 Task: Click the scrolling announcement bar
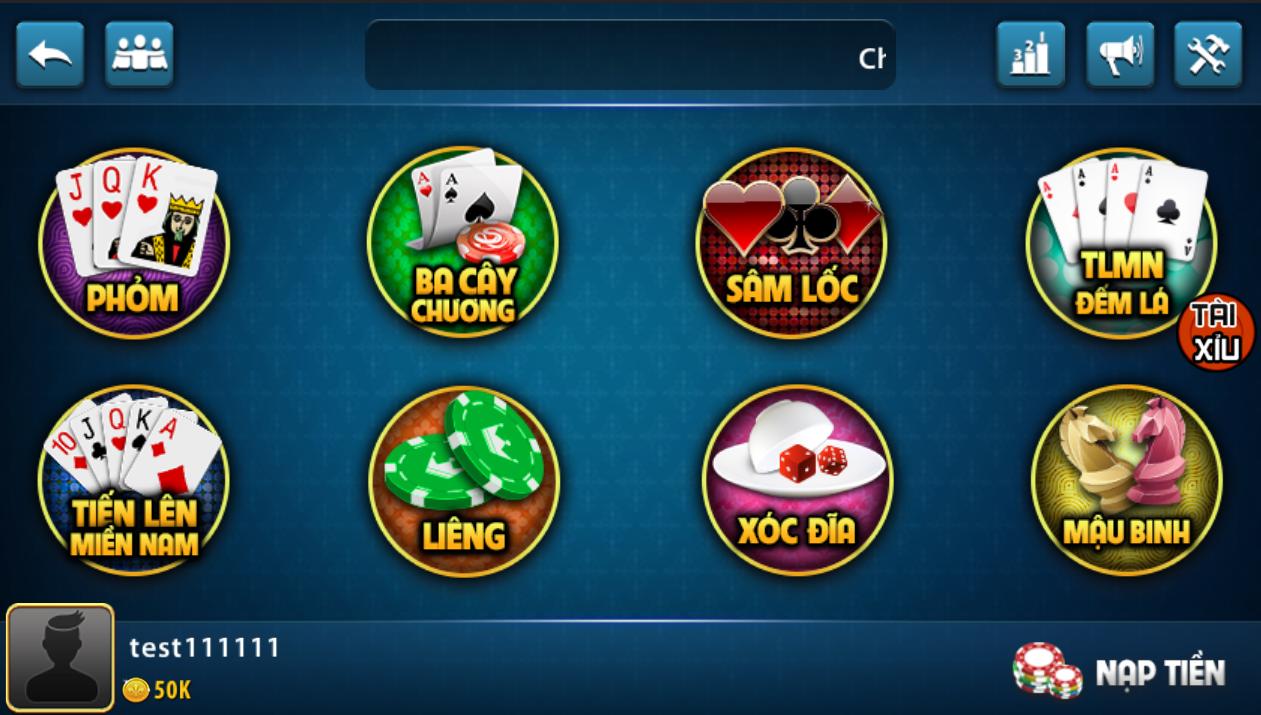(x=630, y=56)
